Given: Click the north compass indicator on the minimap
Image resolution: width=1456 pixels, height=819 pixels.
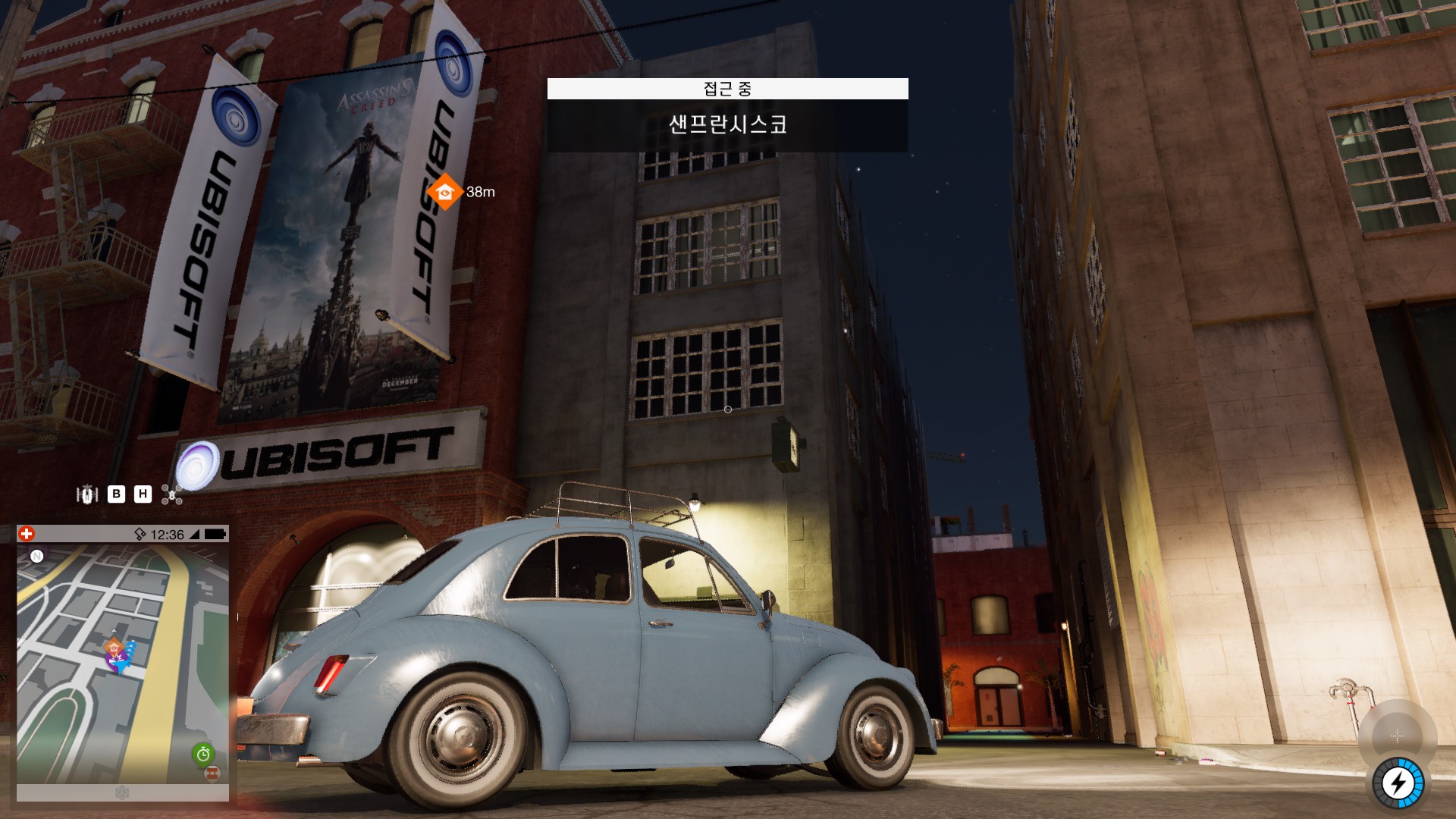Looking at the screenshot, I should [36, 556].
